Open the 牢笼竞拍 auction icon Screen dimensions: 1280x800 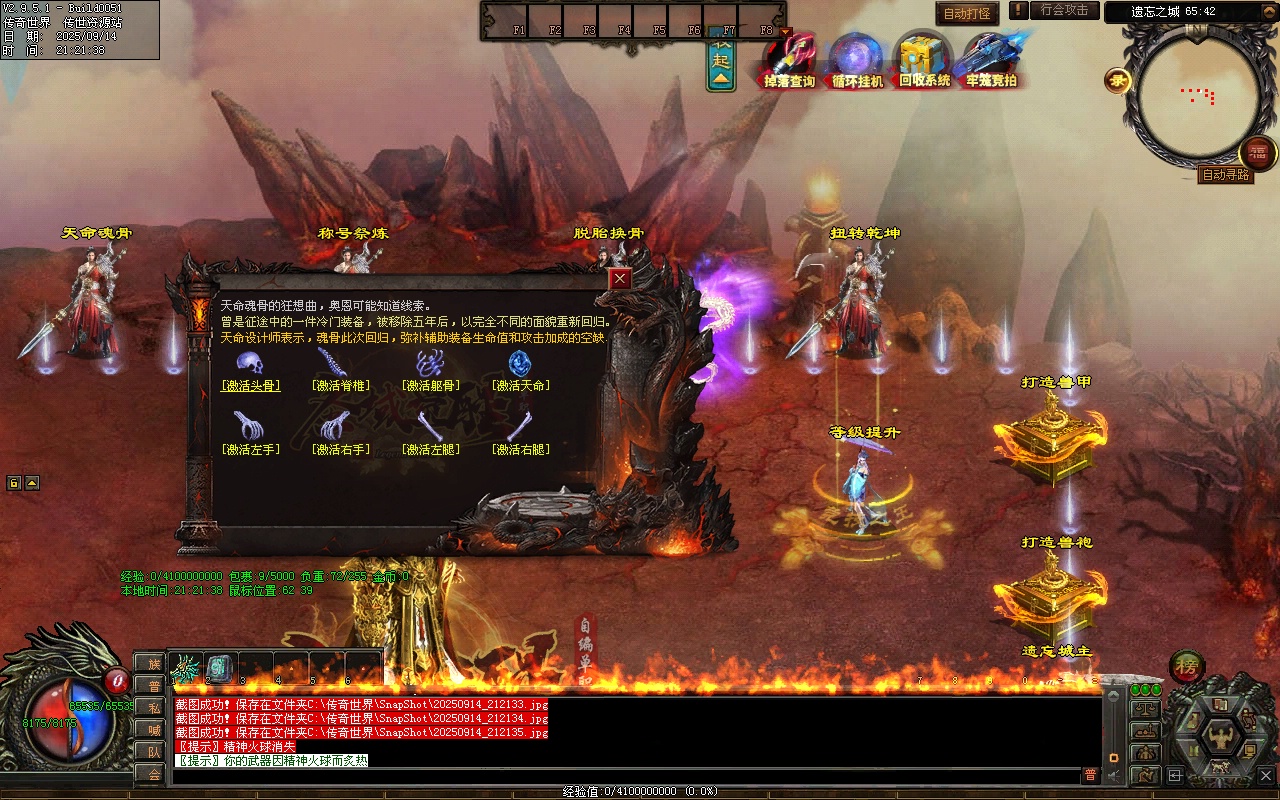[x=991, y=60]
